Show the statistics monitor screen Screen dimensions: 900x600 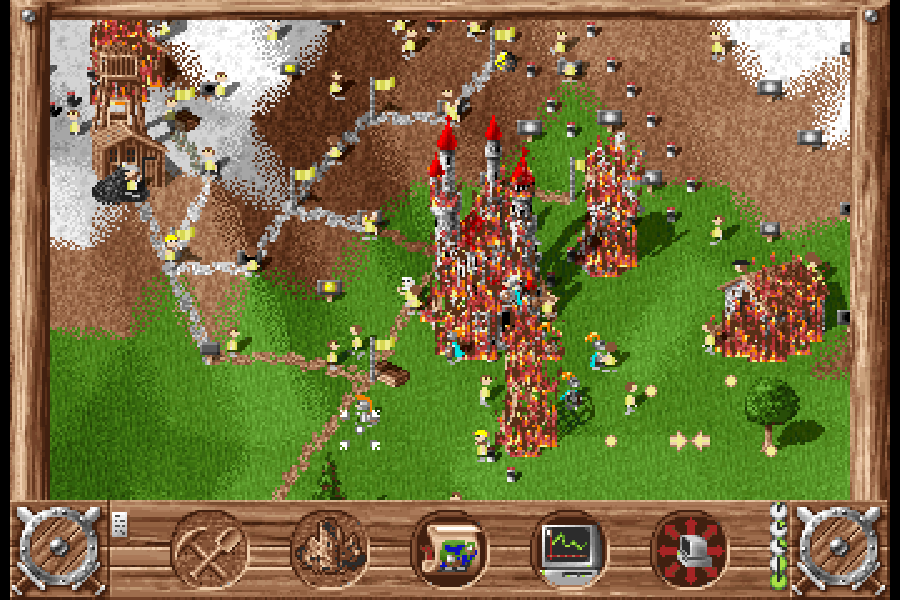pyautogui.click(x=570, y=548)
